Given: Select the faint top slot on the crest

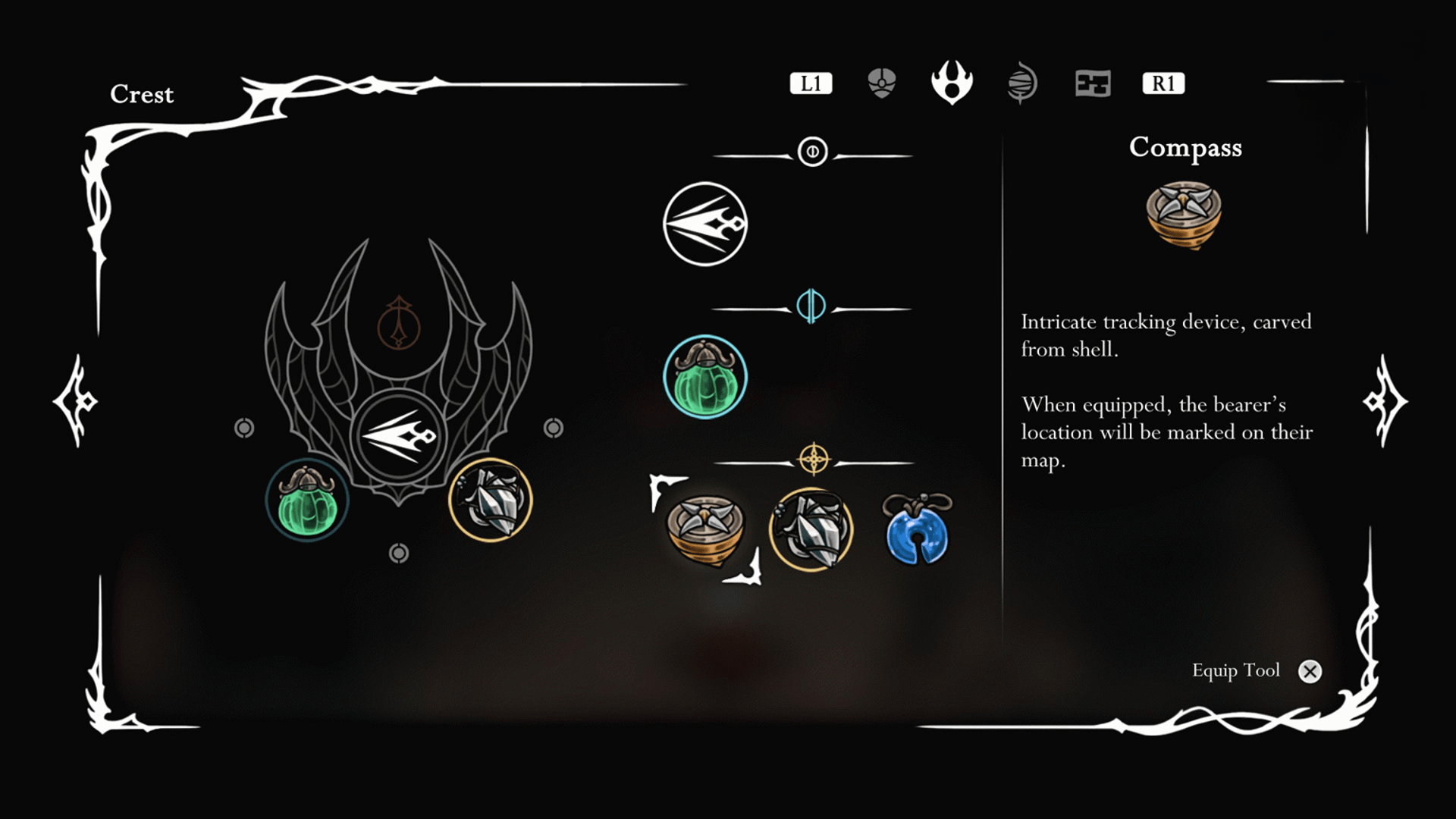Looking at the screenshot, I should [x=399, y=323].
